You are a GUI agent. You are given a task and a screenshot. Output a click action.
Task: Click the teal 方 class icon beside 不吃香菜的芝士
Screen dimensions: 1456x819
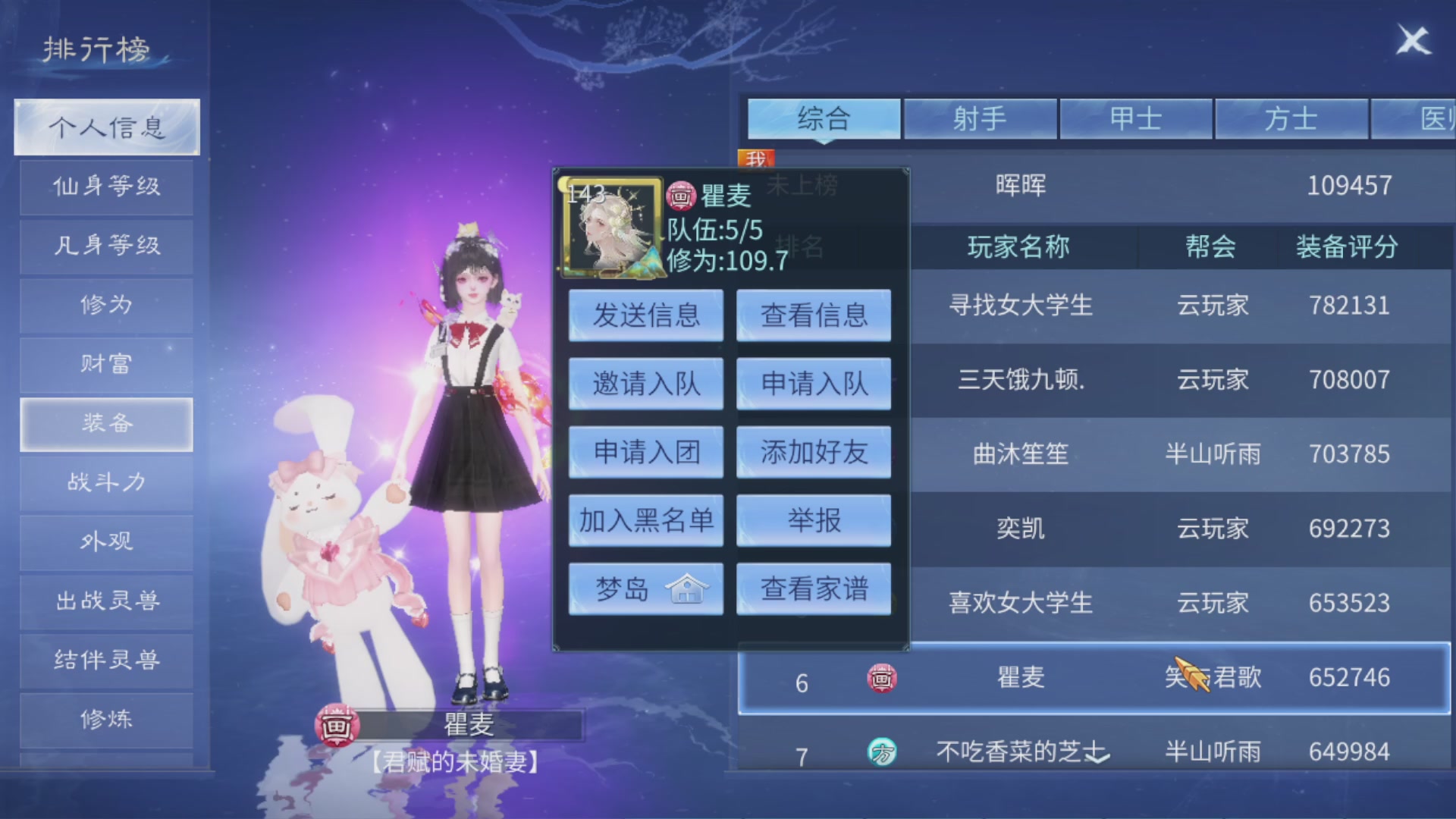(883, 751)
